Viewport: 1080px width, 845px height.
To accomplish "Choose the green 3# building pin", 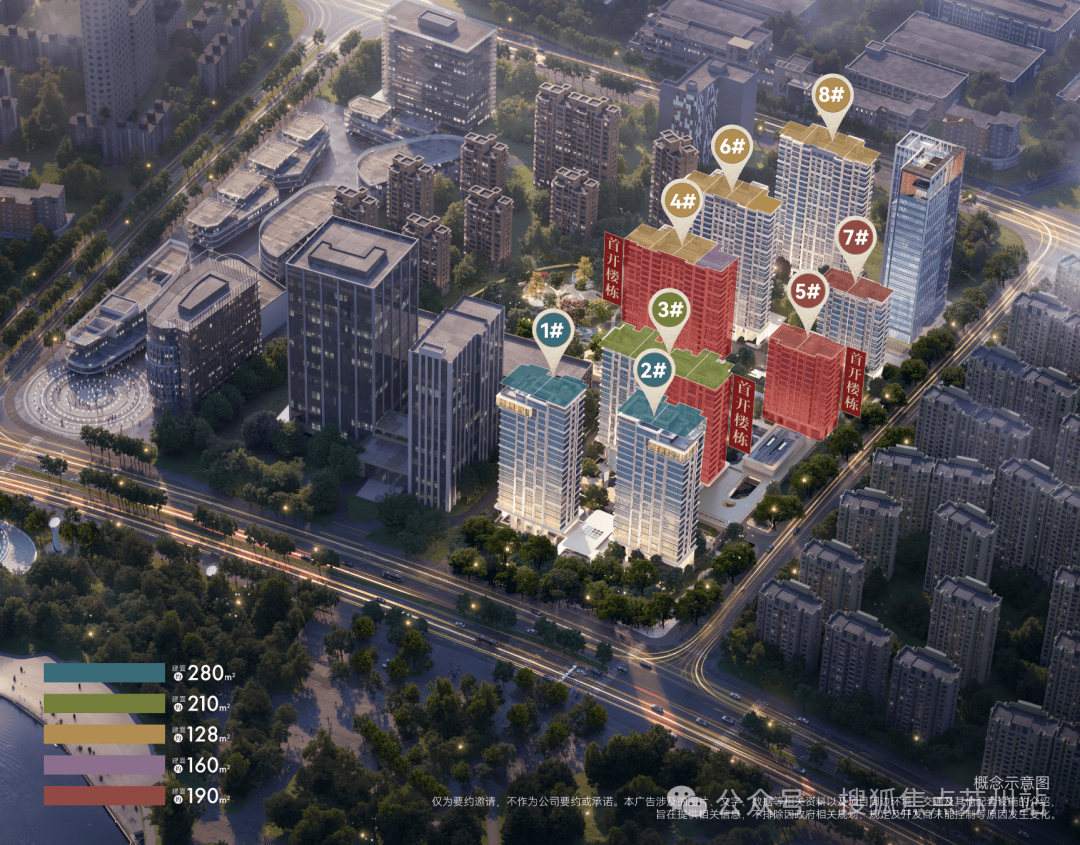I will pos(669,309).
